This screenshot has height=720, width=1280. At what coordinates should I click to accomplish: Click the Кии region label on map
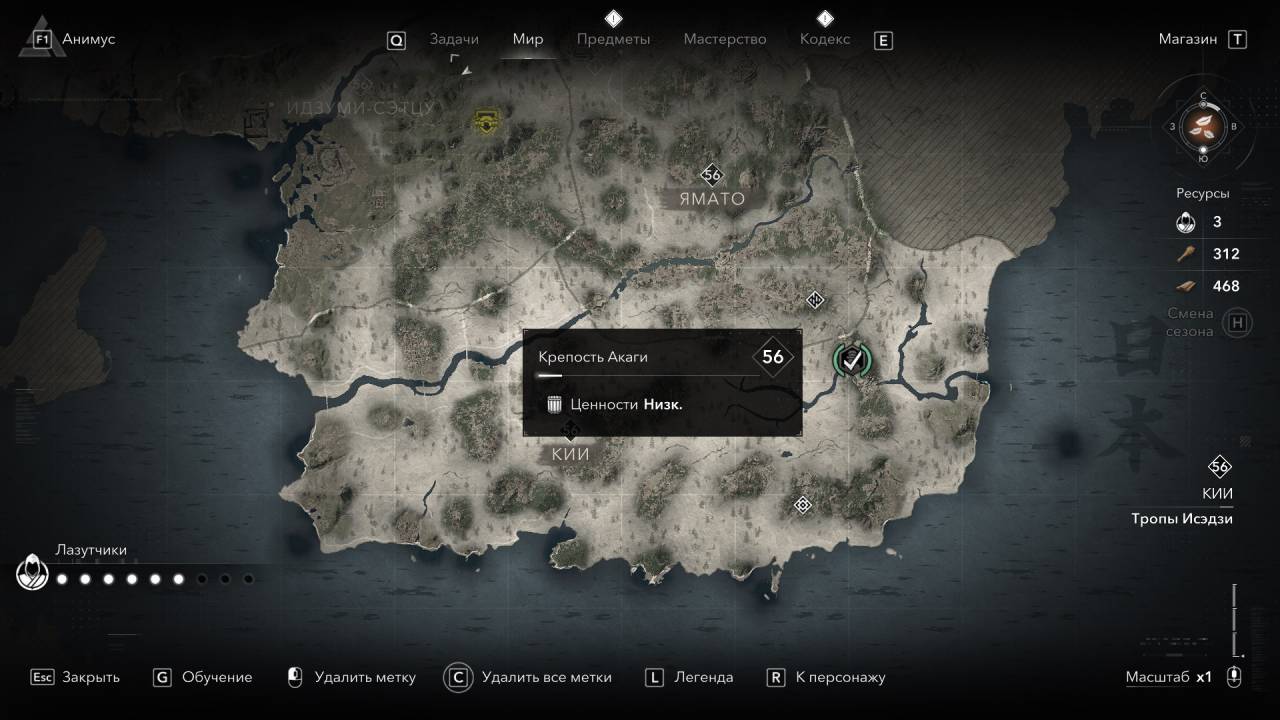(570, 454)
